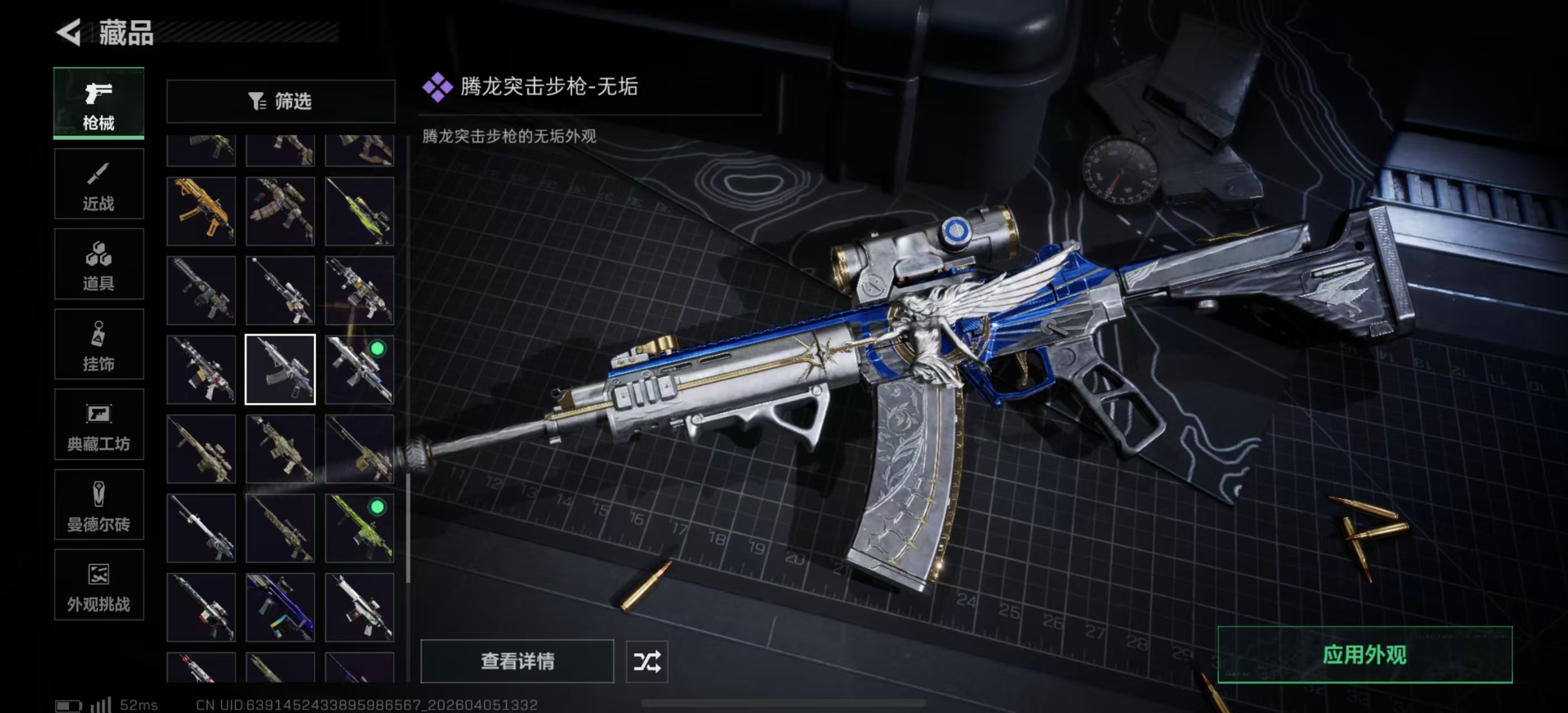The width and height of the screenshot is (1568, 713).
Task: Open the 曼德尔砖 section
Action: click(99, 505)
